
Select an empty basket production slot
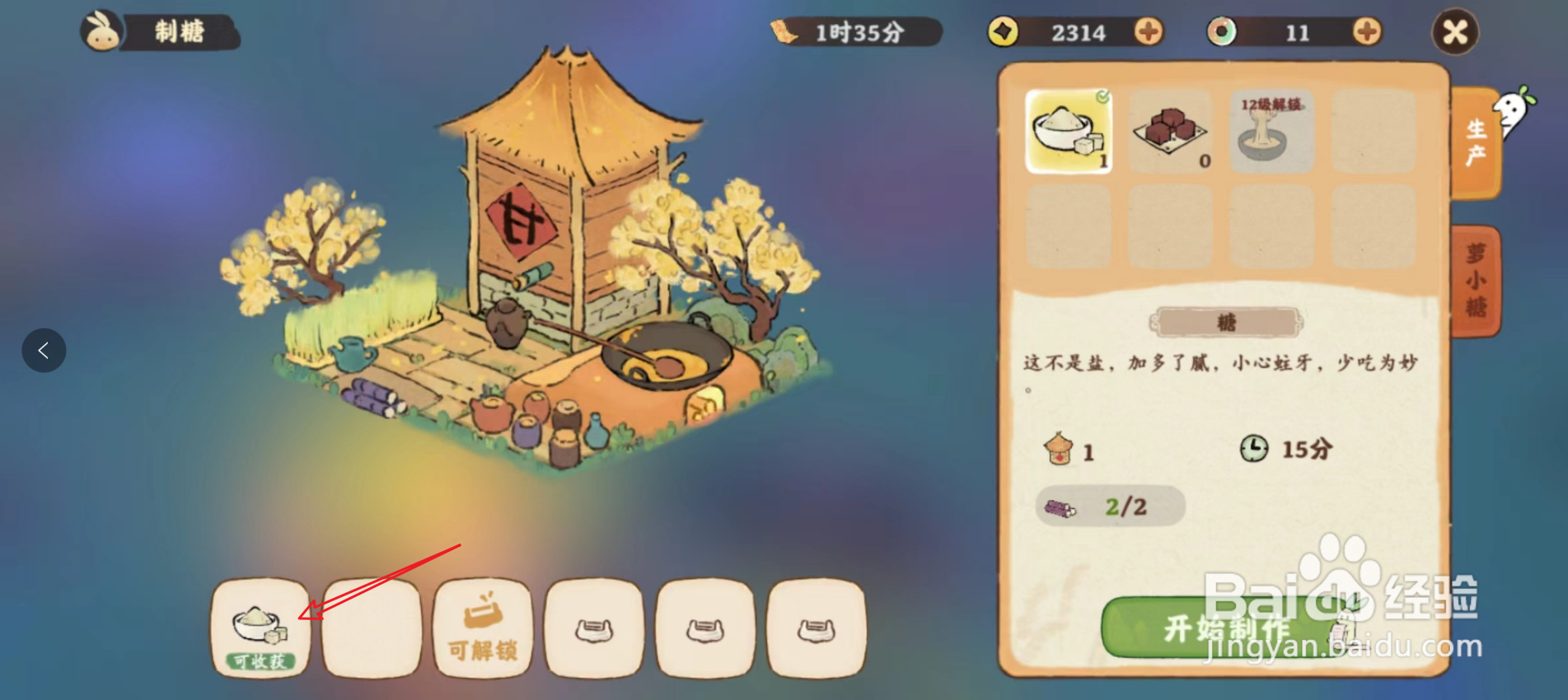tap(594, 628)
